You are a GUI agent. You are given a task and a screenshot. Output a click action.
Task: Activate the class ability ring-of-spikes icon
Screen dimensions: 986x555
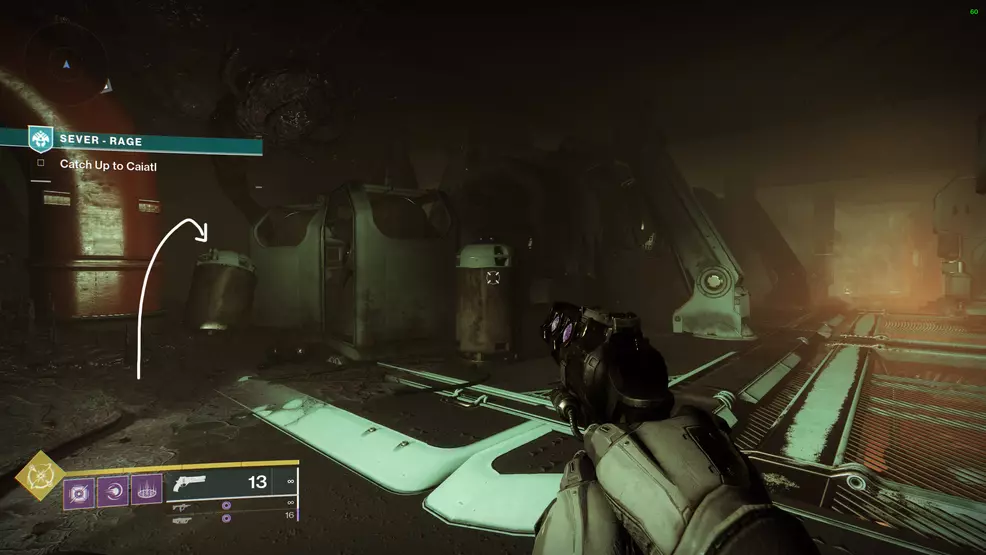coord(147,490)
